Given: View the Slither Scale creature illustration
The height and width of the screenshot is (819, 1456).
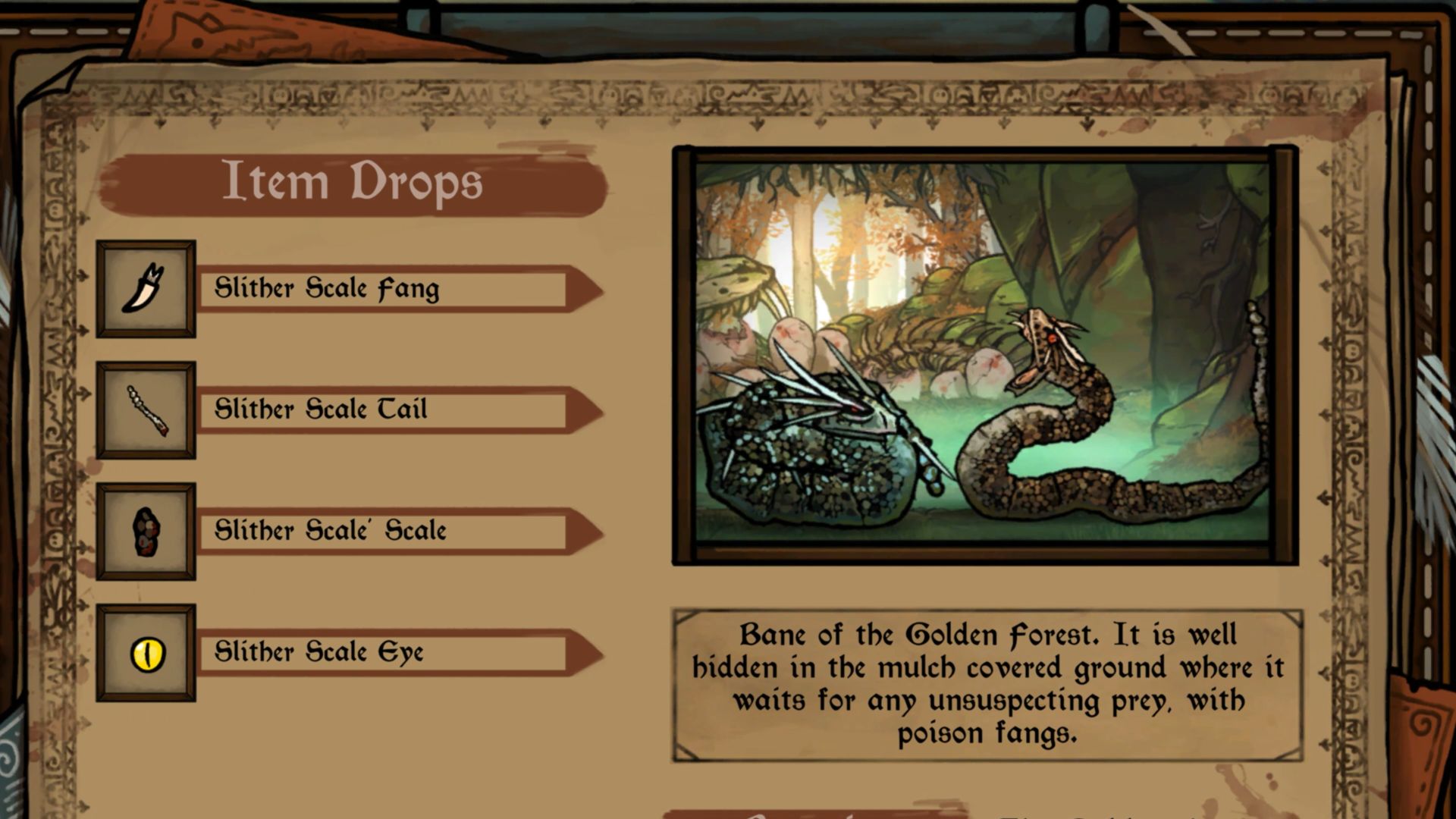Looking at the screenshot, I should pos(984,355).
